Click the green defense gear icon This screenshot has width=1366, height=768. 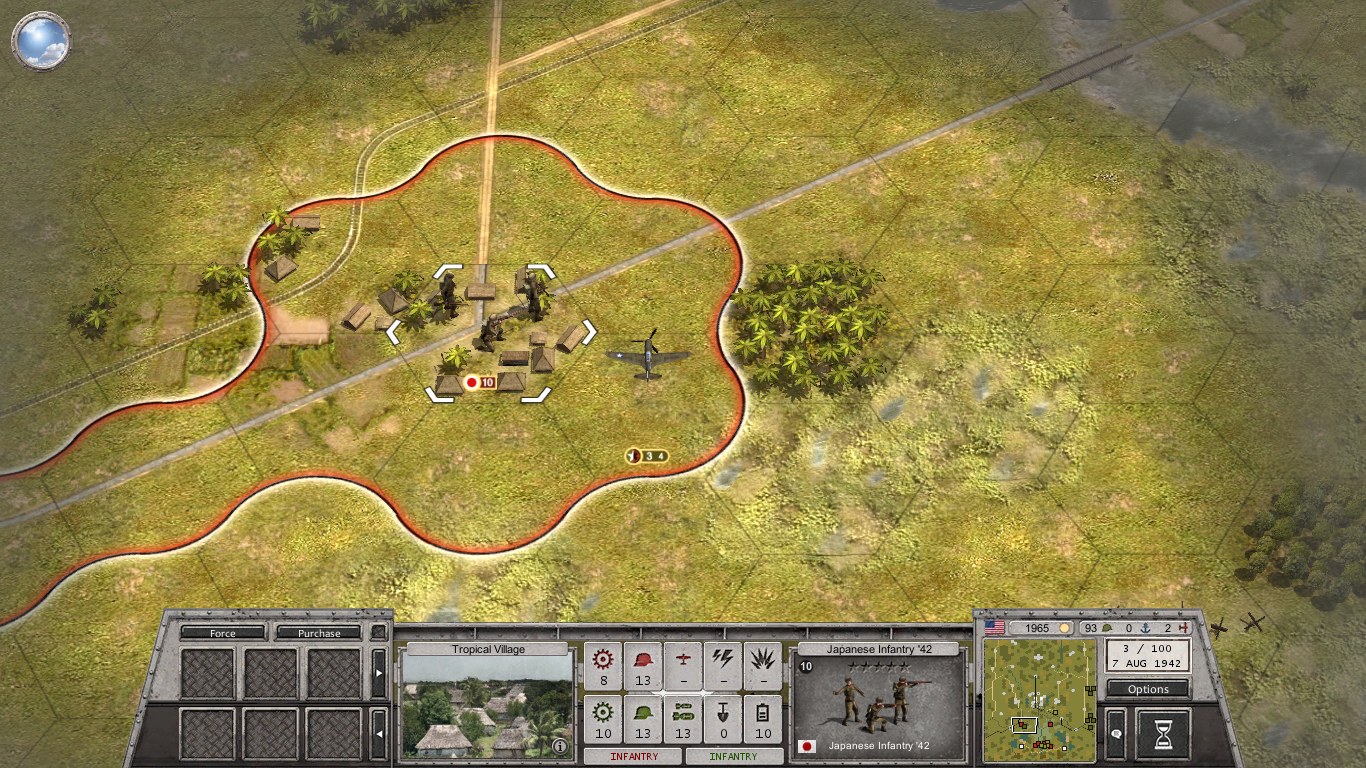click(603, 718)
